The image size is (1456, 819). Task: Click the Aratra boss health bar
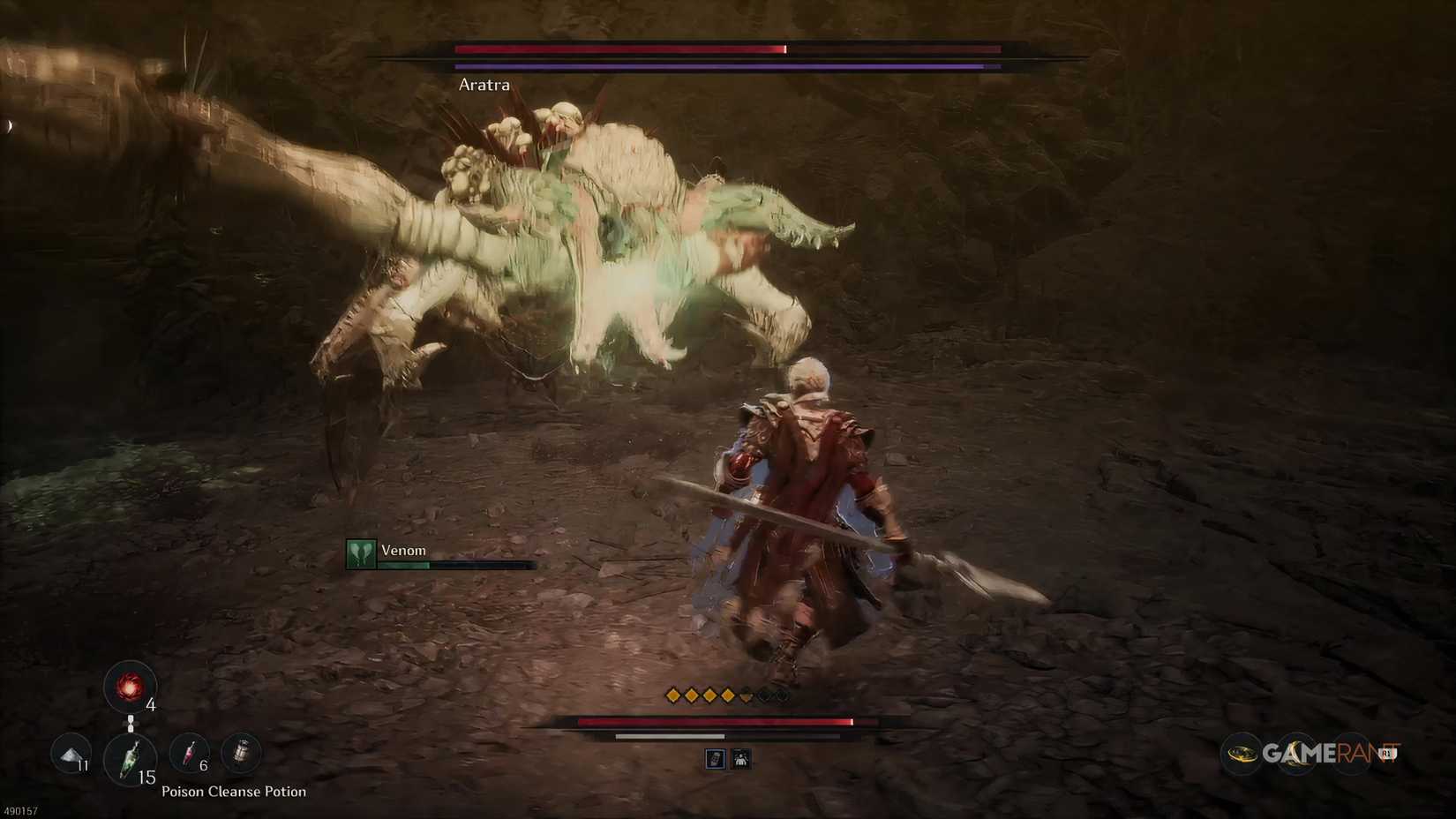point(706,50)
